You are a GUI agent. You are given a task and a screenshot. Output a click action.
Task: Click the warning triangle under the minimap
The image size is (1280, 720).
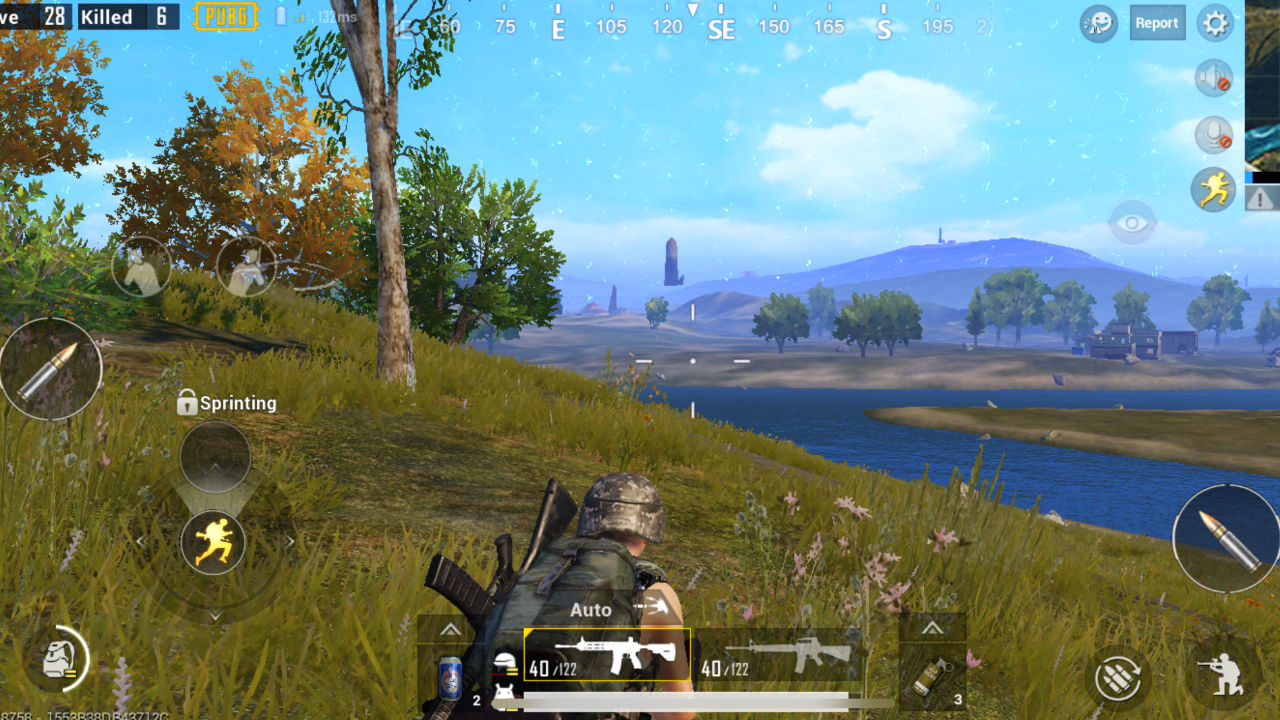click(x=1262, y=198)
